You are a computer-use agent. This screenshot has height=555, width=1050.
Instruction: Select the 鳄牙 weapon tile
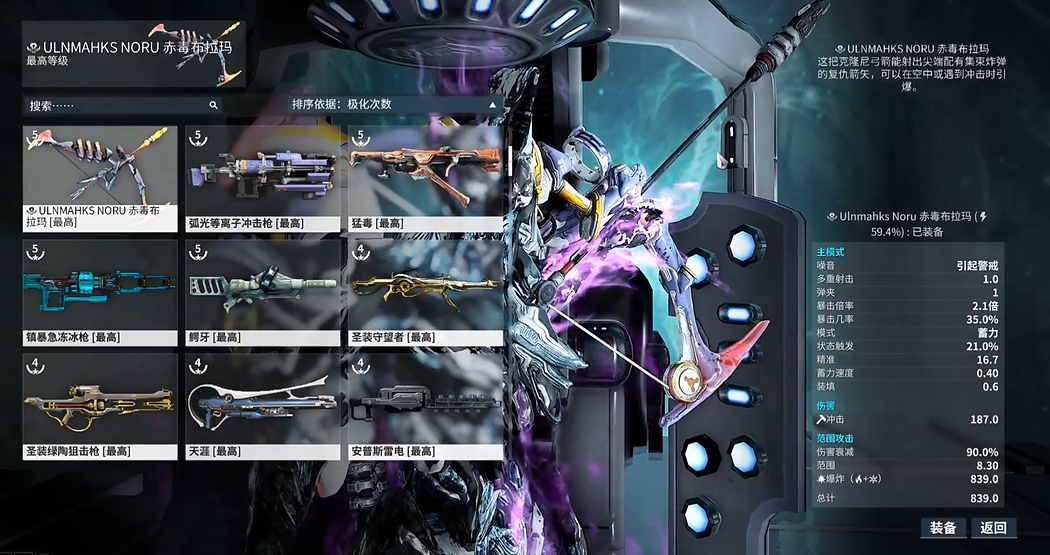coord(263,290)
